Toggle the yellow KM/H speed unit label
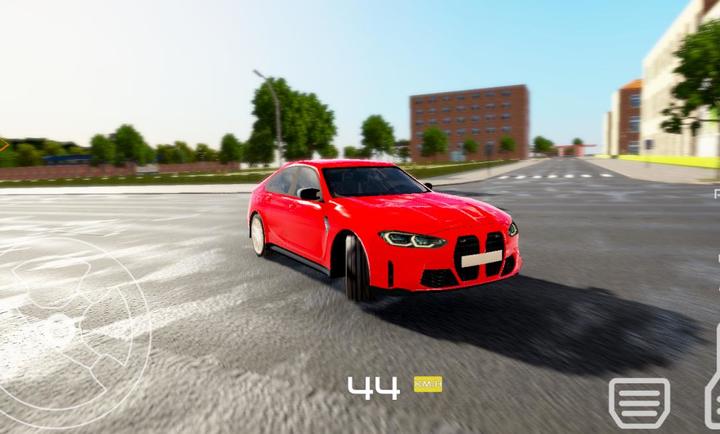This screenshot has height=434, width=720. 428,384
